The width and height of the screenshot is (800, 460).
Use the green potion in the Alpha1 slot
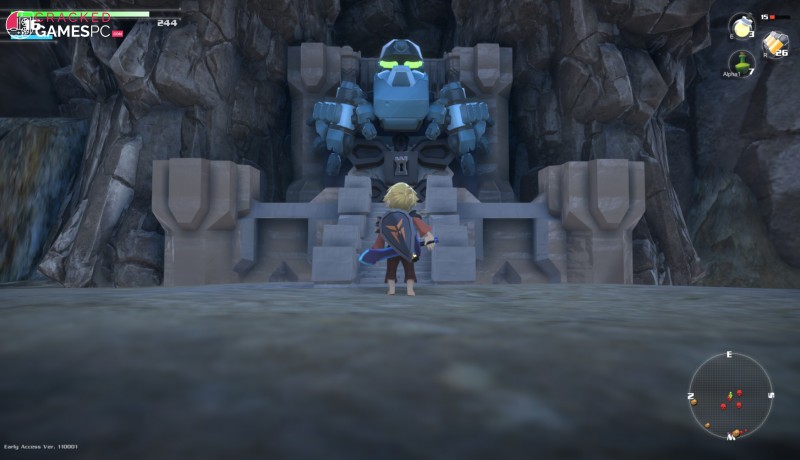click(740, 61)
